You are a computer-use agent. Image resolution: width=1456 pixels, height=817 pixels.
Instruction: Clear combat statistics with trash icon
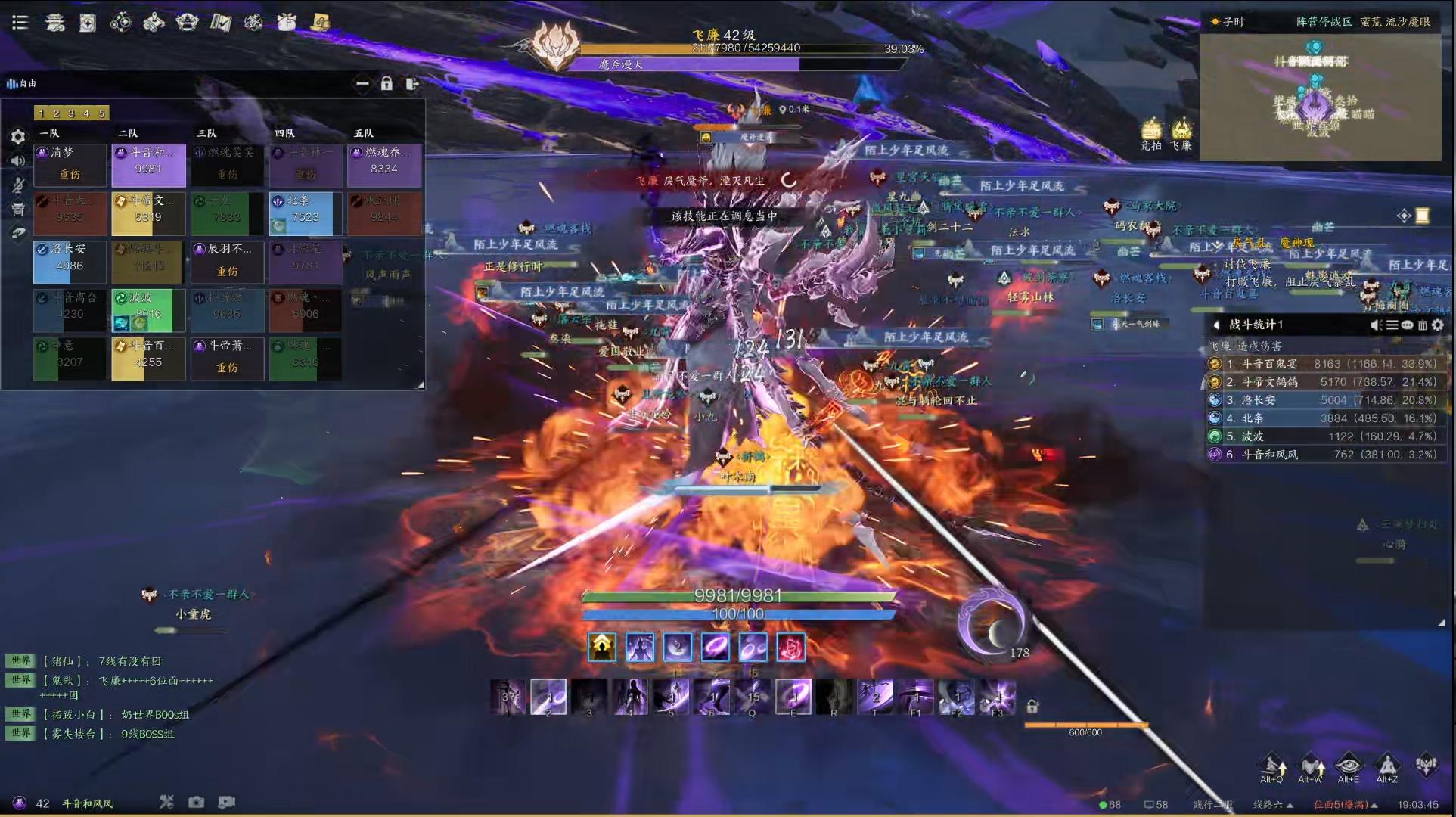pos(1422,325)
